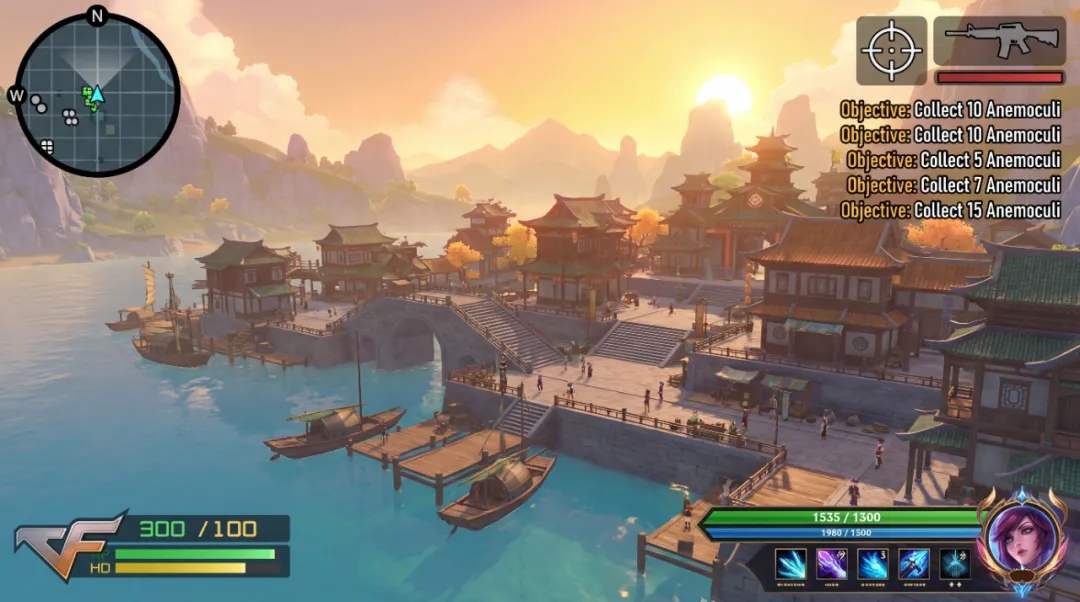Screen dimensions: 1080x602
Task: Select the cyan player arrow on the minimap
Action: click(98, 94)
